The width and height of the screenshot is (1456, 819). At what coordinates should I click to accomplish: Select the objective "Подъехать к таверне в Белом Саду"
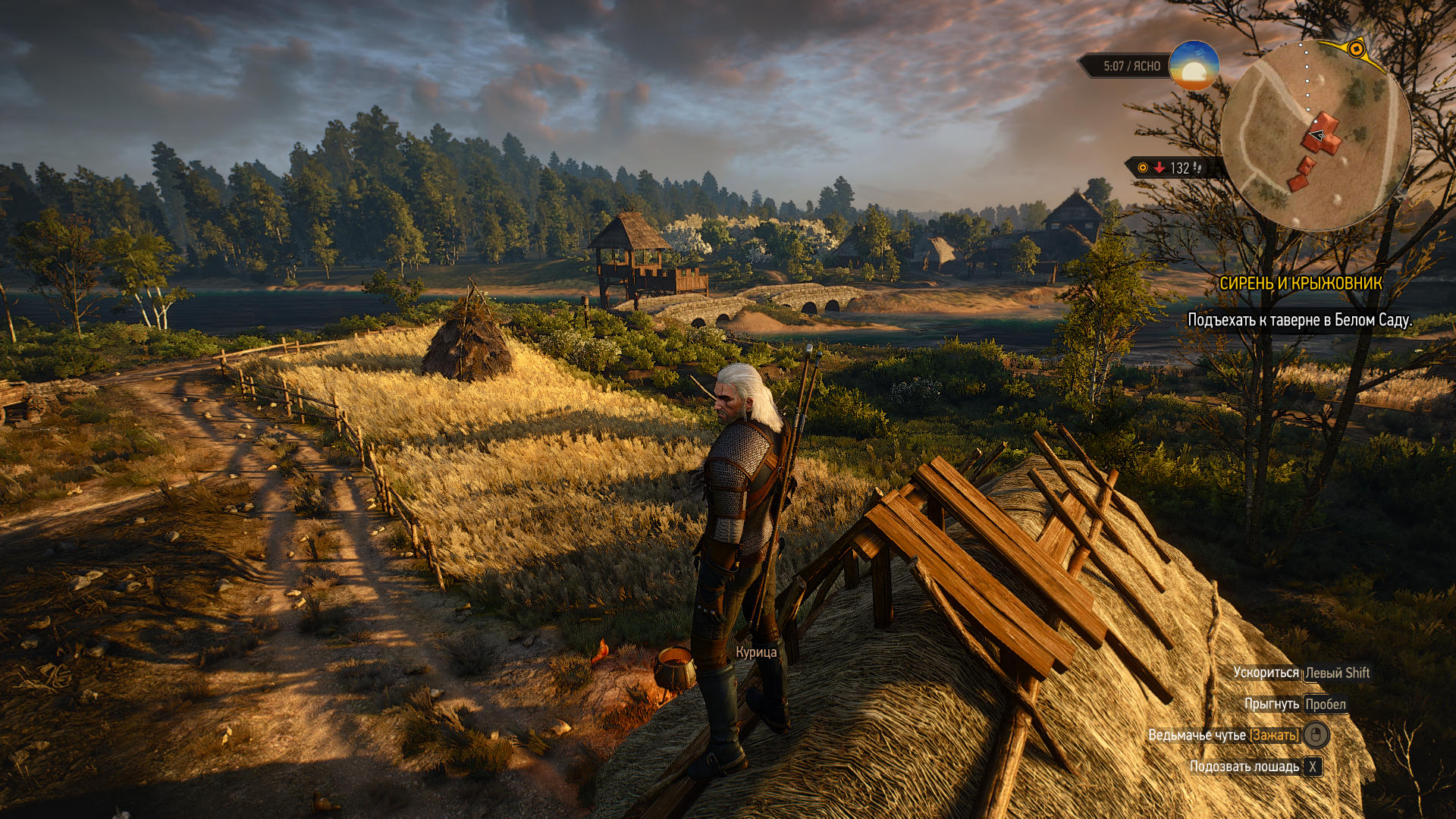[x=1299, y=320]
